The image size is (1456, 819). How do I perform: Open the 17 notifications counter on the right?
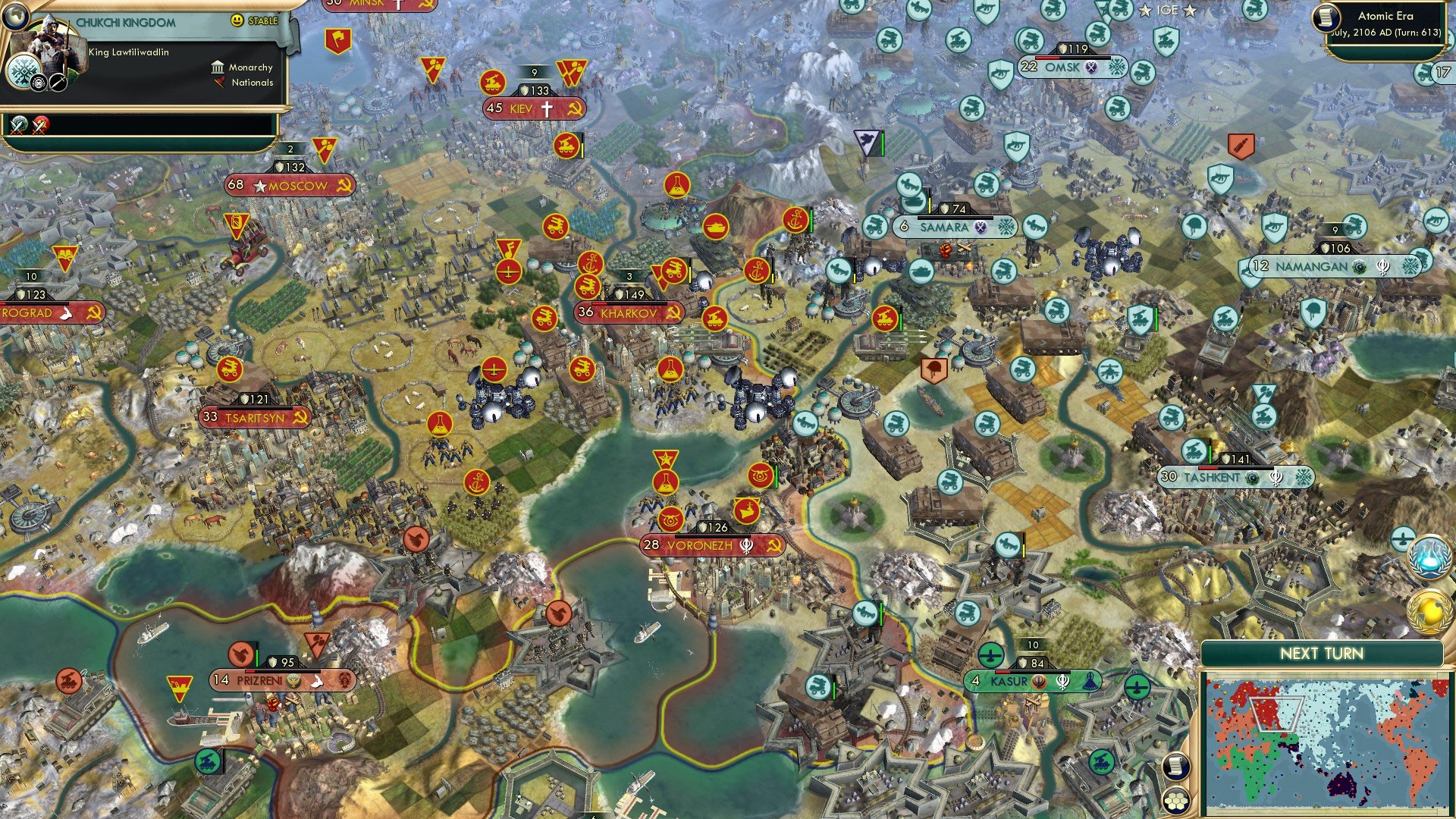click(x=1442, y=71)
